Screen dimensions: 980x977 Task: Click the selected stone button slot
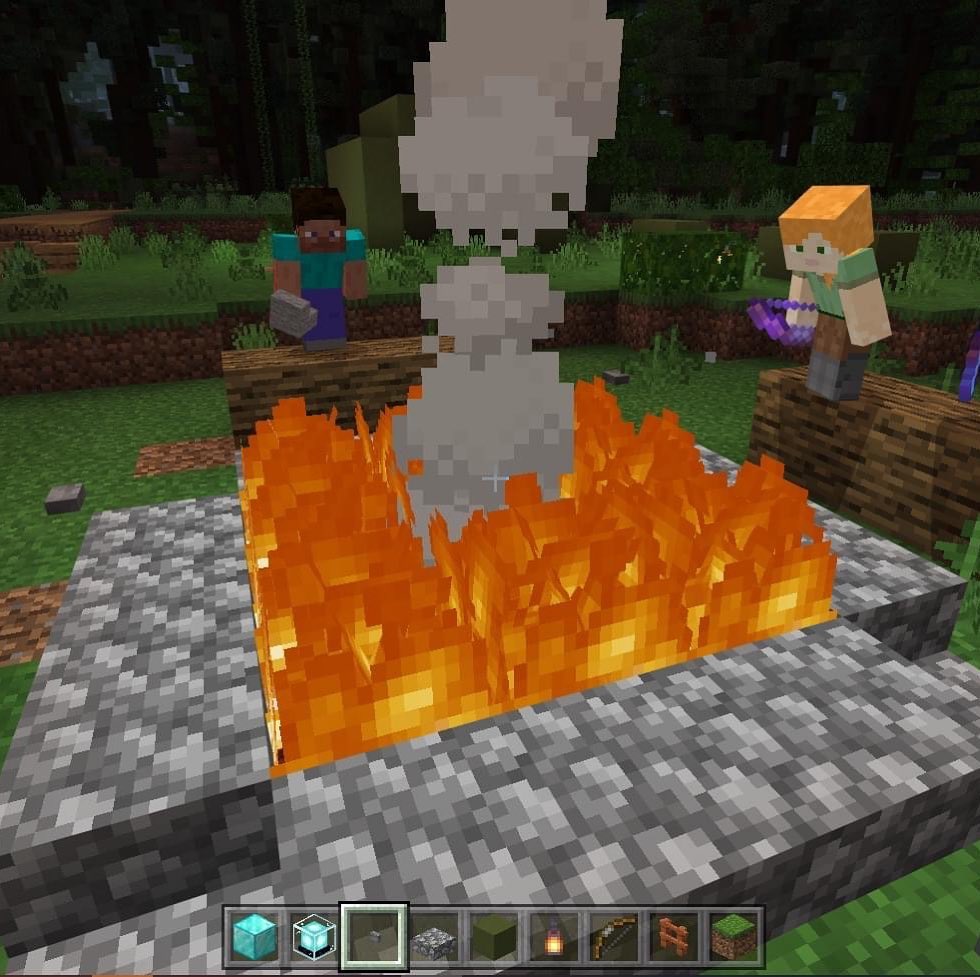point(374,937)
